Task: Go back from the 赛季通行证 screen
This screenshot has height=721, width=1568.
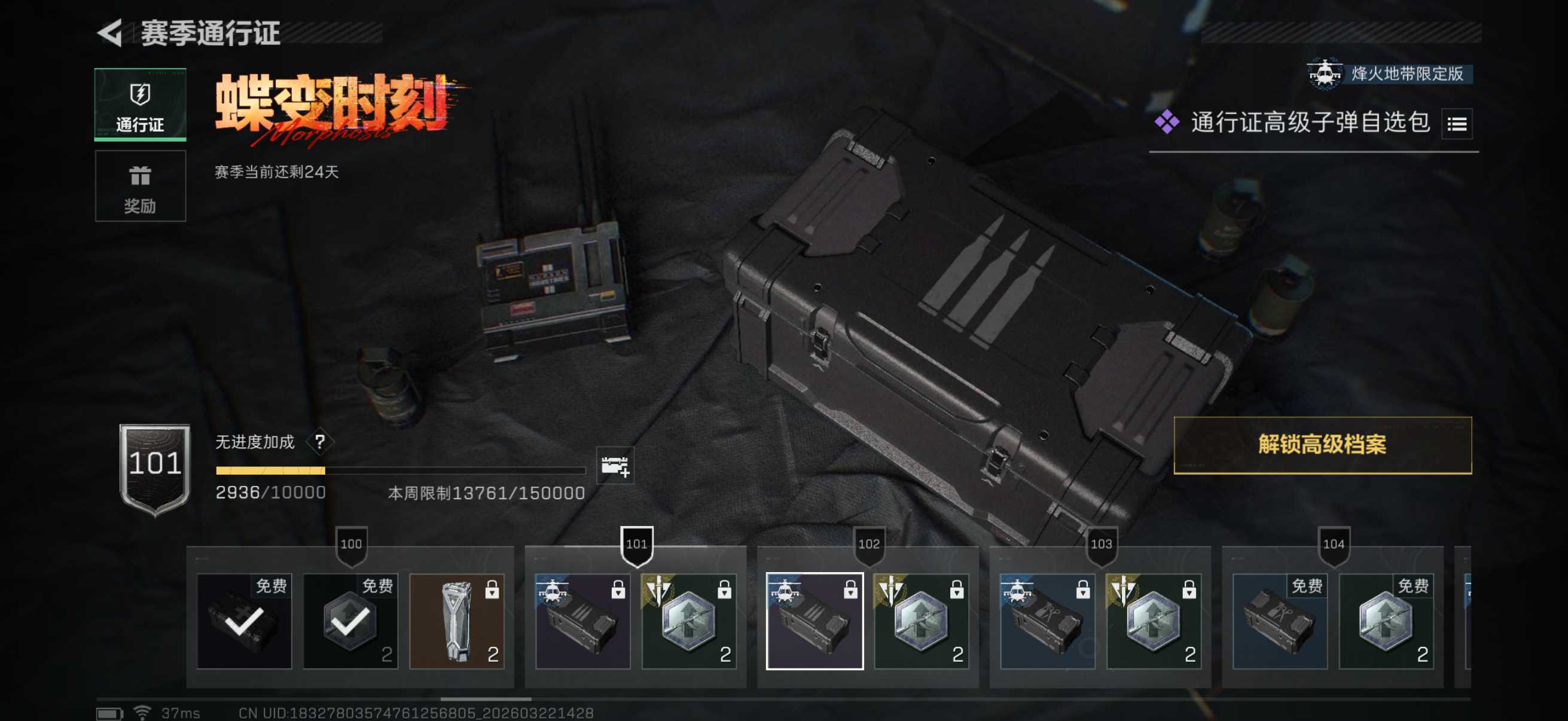Action: pyautogui.click(x=111, y=33)
